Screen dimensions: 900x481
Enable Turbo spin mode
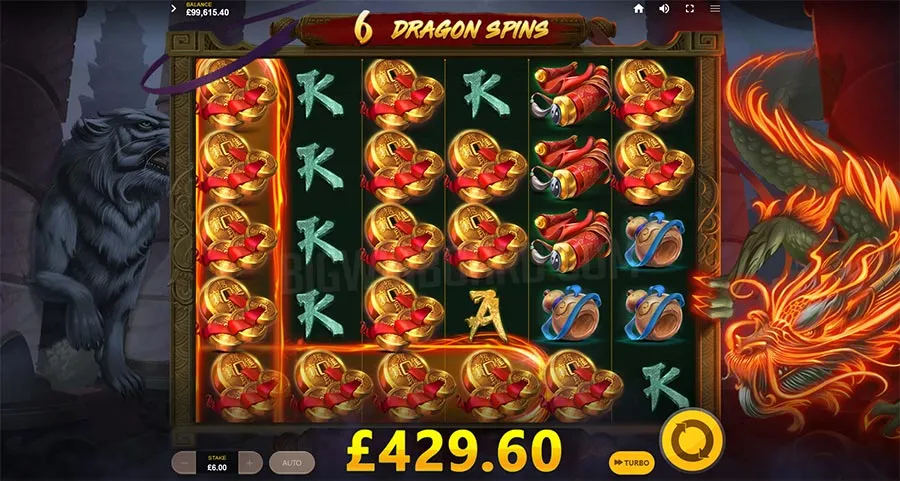tap(631, 463)
